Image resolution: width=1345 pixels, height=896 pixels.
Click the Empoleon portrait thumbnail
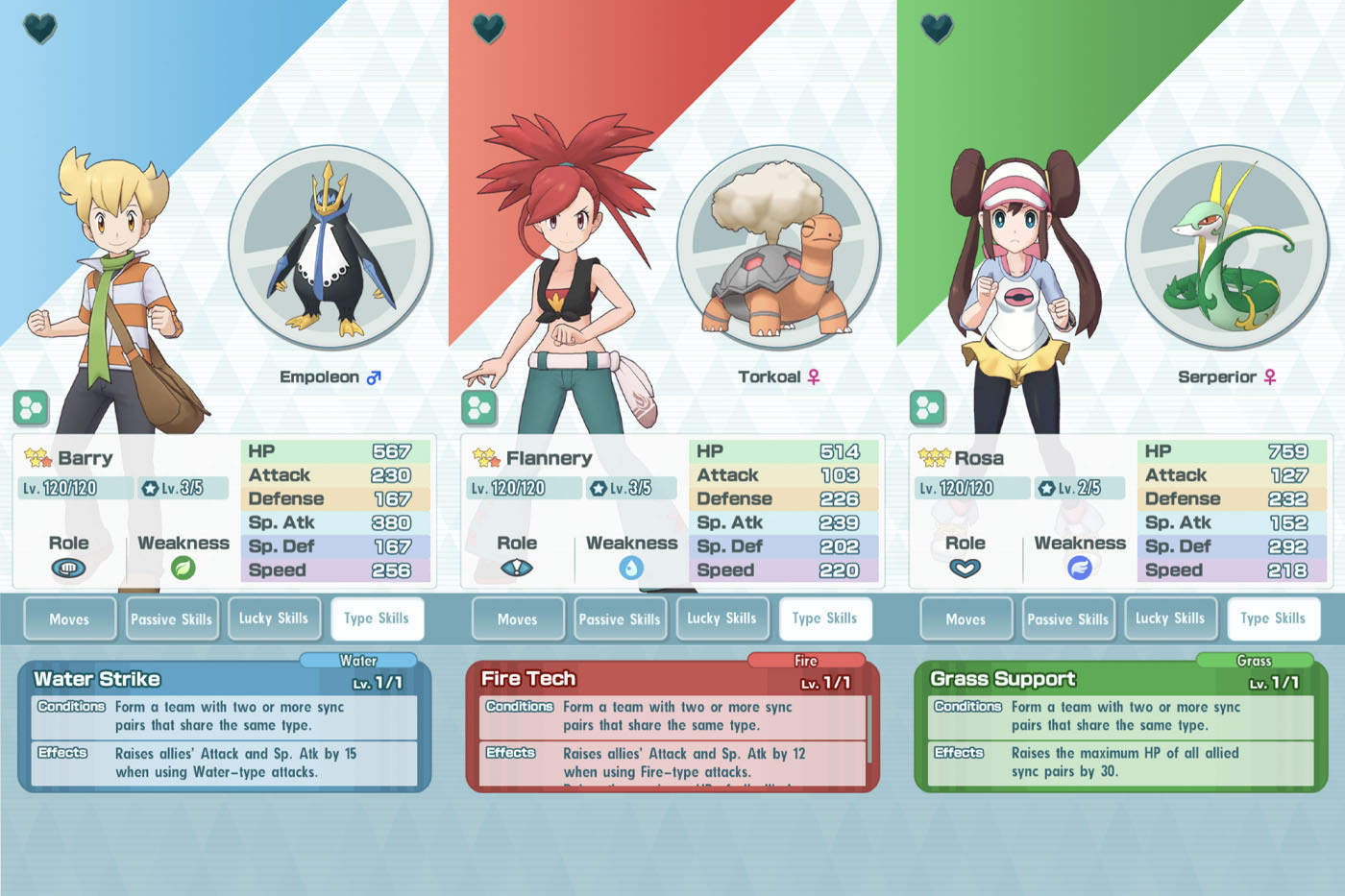(x=330, y=248)
